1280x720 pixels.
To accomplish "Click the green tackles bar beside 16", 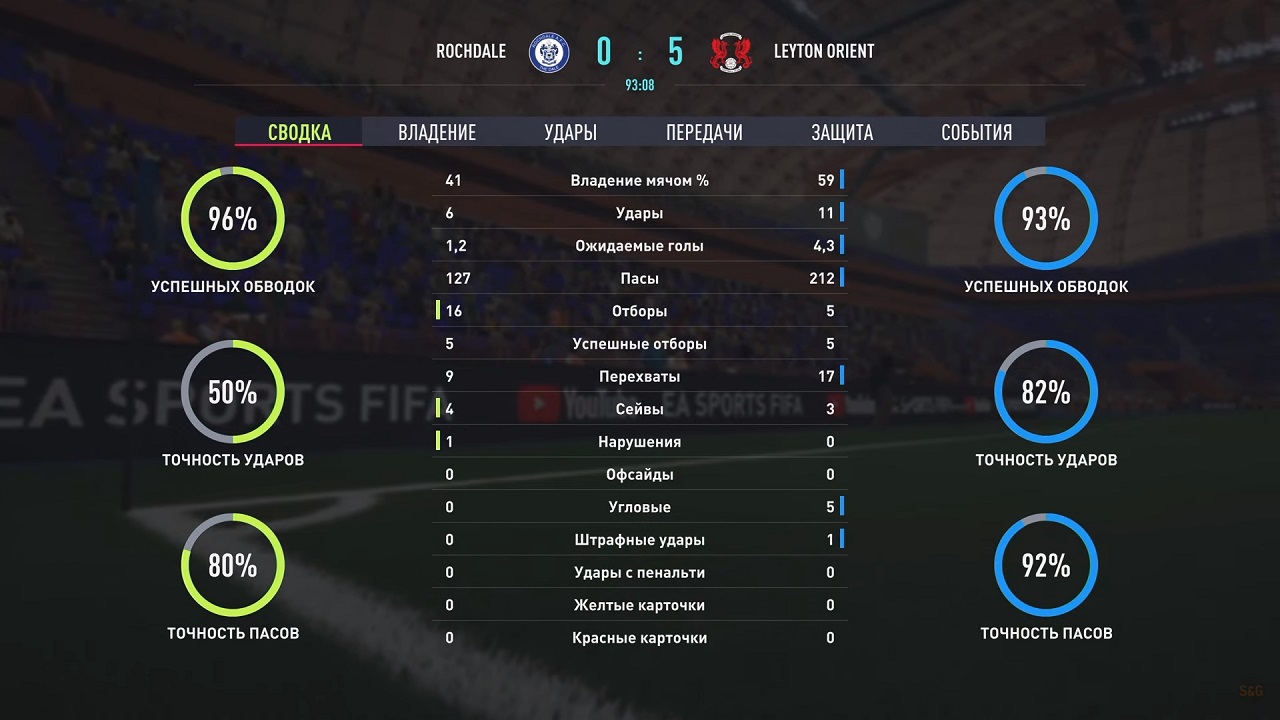I will coord(437,311).
